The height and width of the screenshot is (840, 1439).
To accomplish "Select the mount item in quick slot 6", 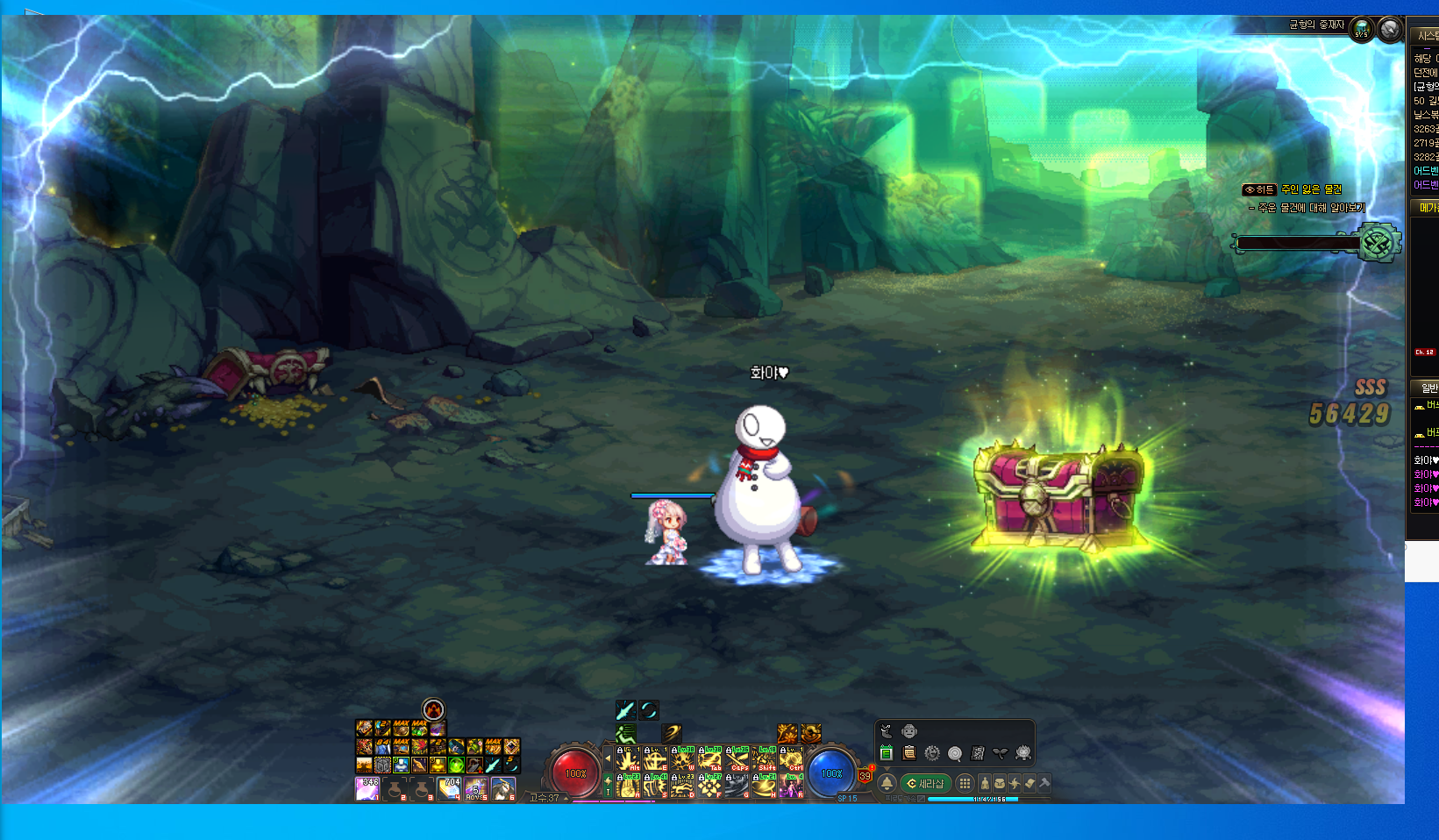I will 503,789.
